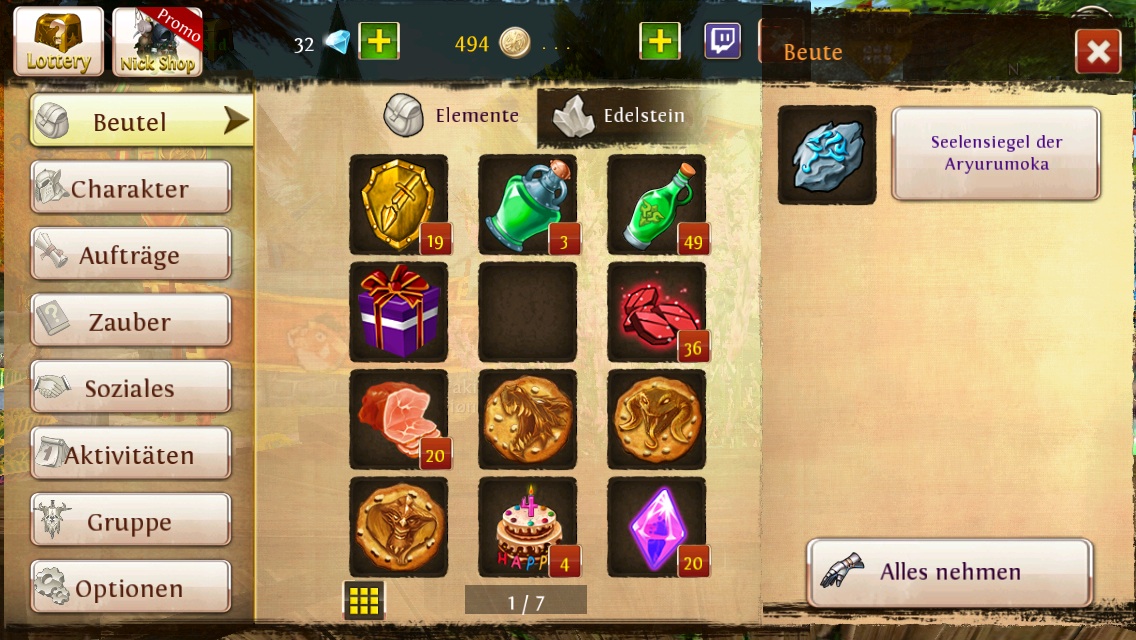Switch to the Edelstein tab
This screenshot has width=1136, height=640.
[x=622, y=116]
